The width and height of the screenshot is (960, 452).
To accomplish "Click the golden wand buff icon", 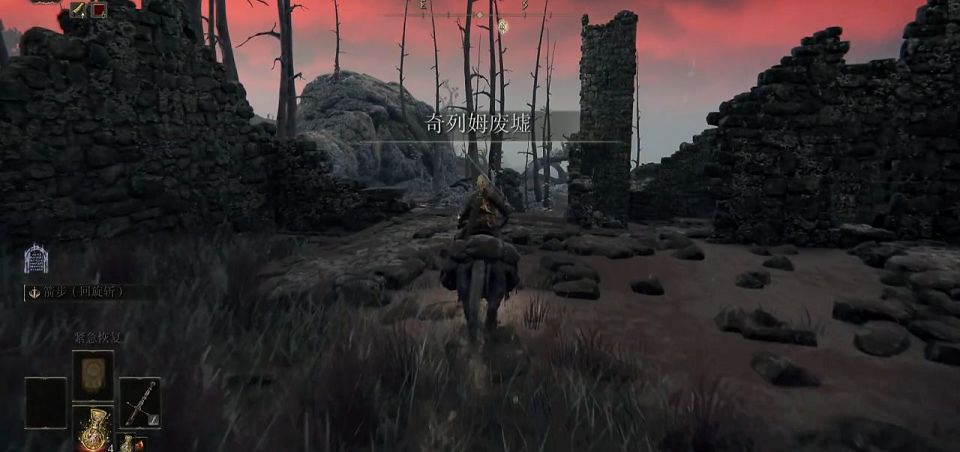I will pos(78,9).
